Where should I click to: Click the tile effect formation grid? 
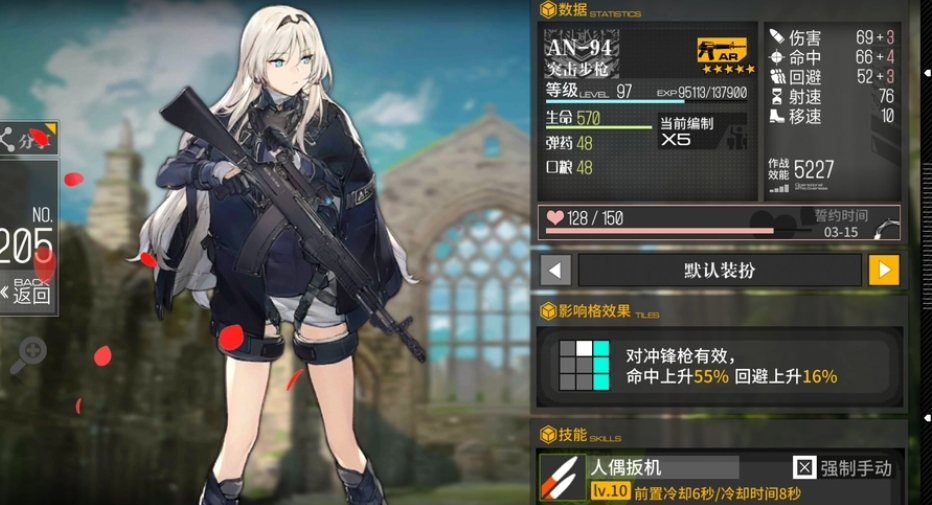pos(584,365)
